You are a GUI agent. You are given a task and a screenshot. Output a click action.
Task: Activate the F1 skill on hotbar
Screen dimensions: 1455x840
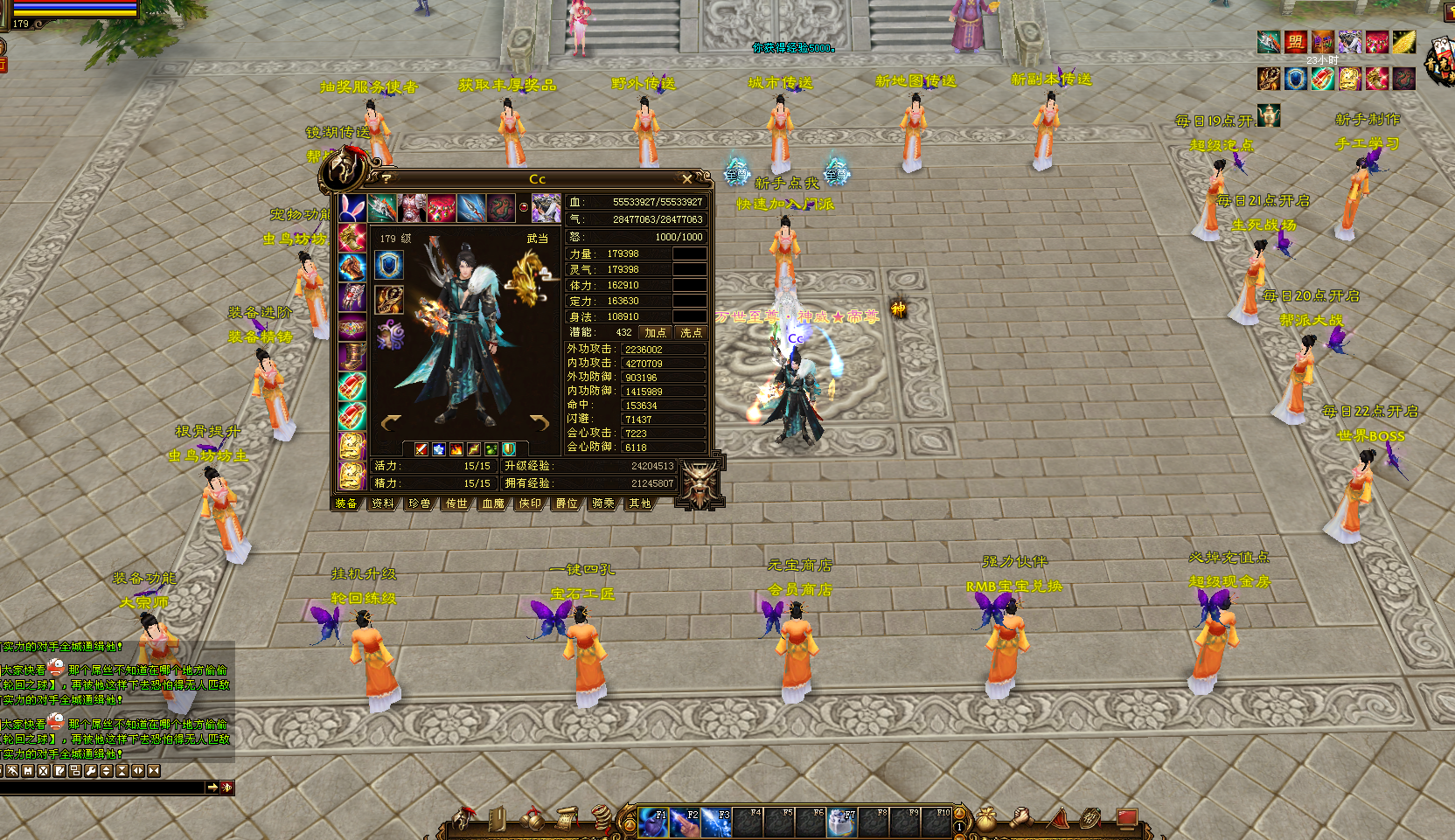652,822
